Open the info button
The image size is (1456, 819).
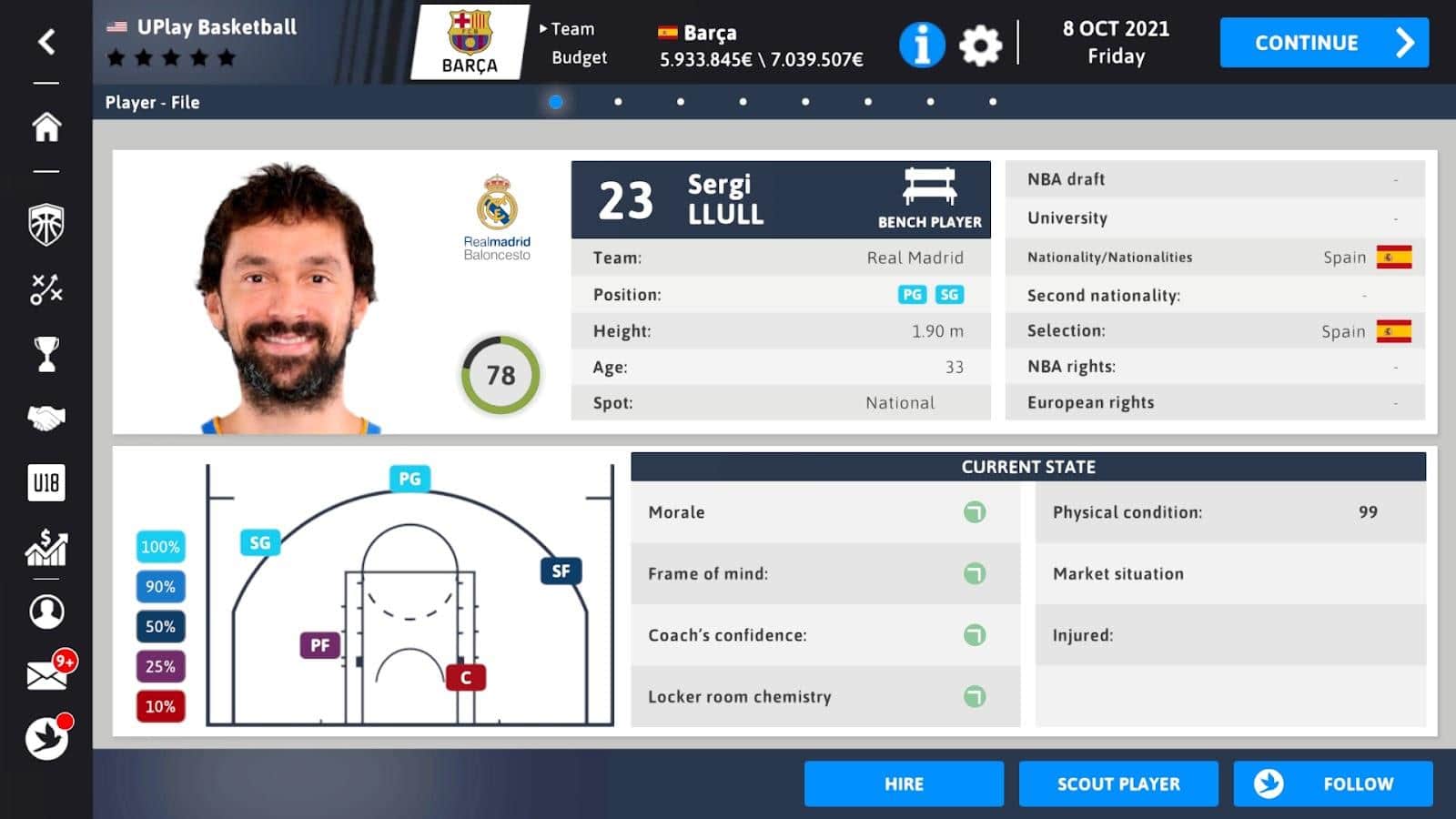921,45
